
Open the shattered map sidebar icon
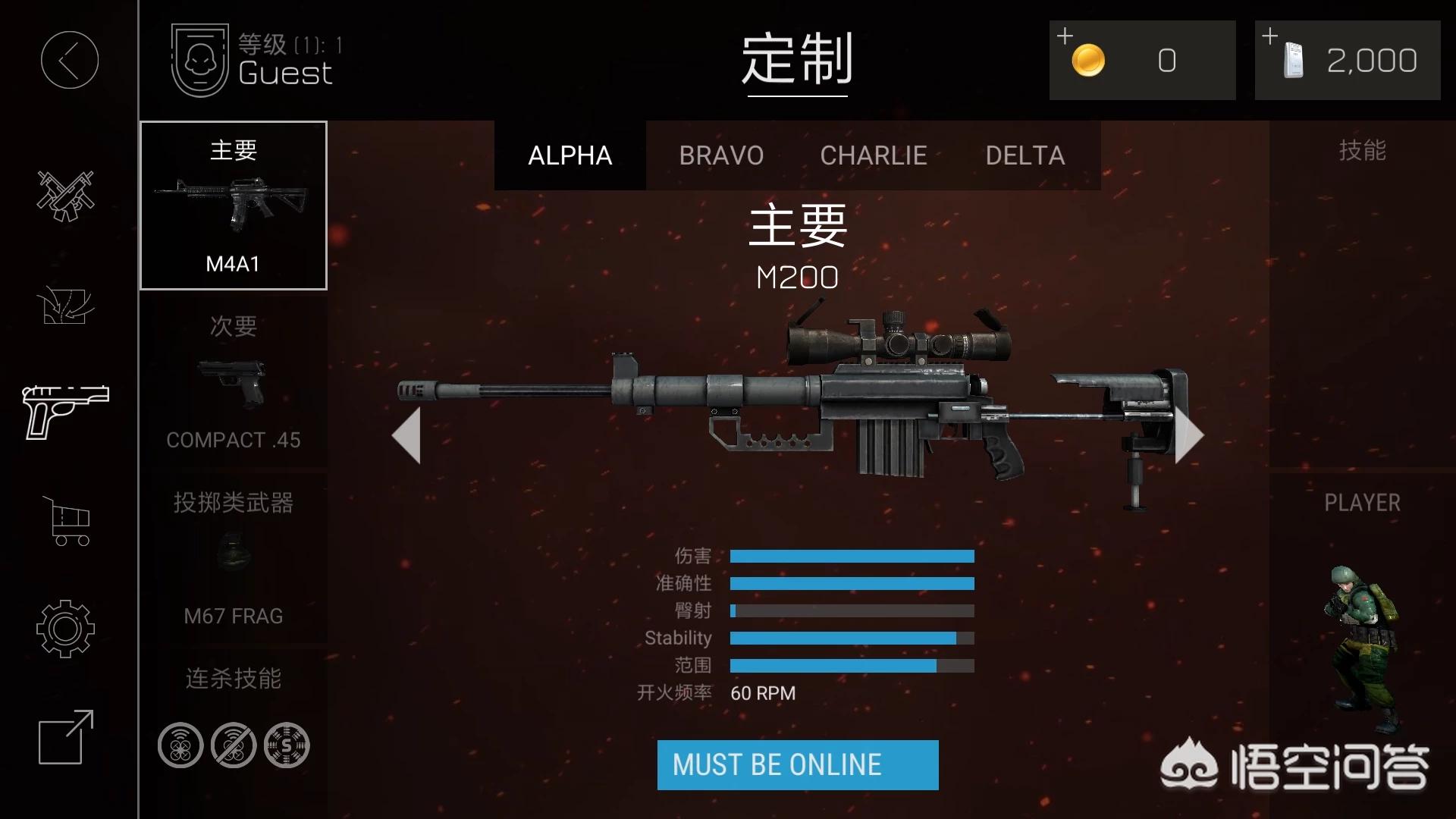(x=65, y=306)
